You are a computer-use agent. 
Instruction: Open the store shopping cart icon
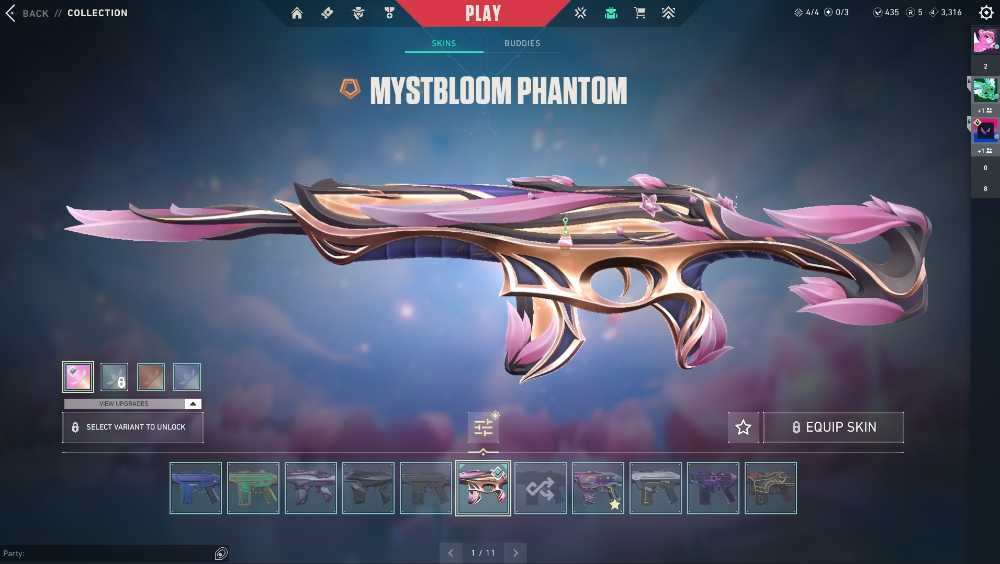[640, 13]
